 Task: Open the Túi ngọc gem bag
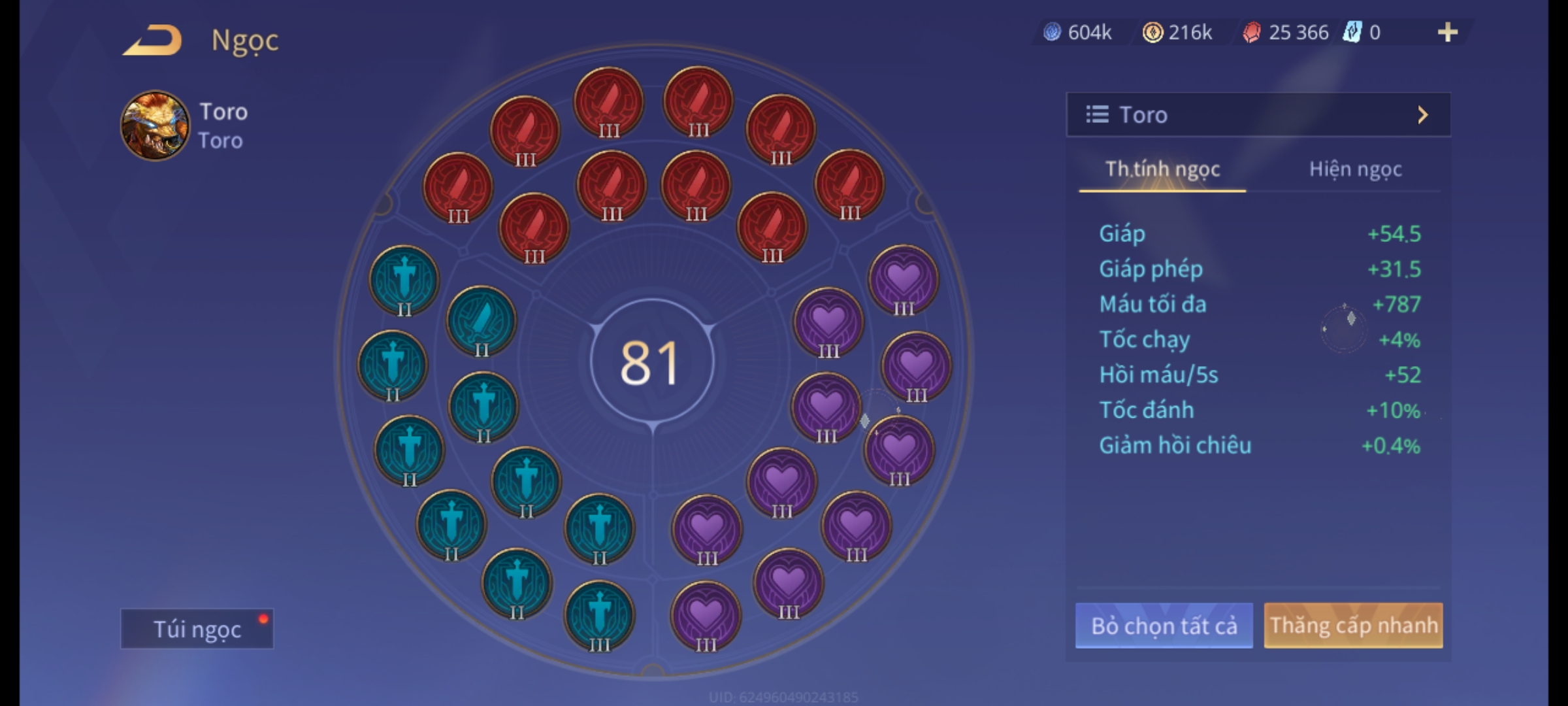point(197,629)
